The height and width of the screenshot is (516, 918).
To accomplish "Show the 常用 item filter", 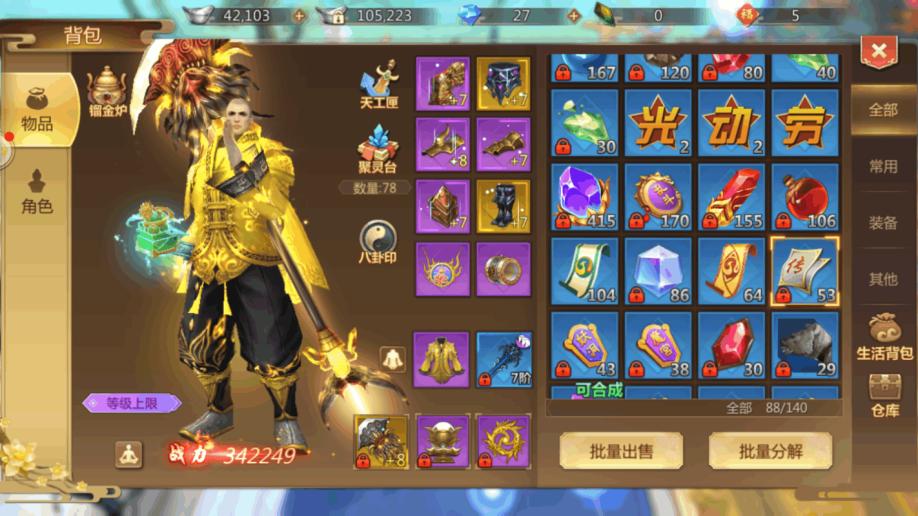I will click(x=883, y=166).
